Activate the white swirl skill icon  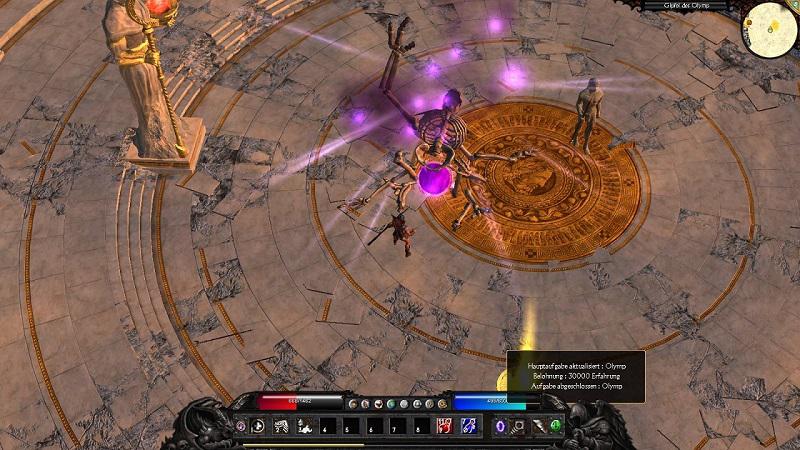coord(259,426)
